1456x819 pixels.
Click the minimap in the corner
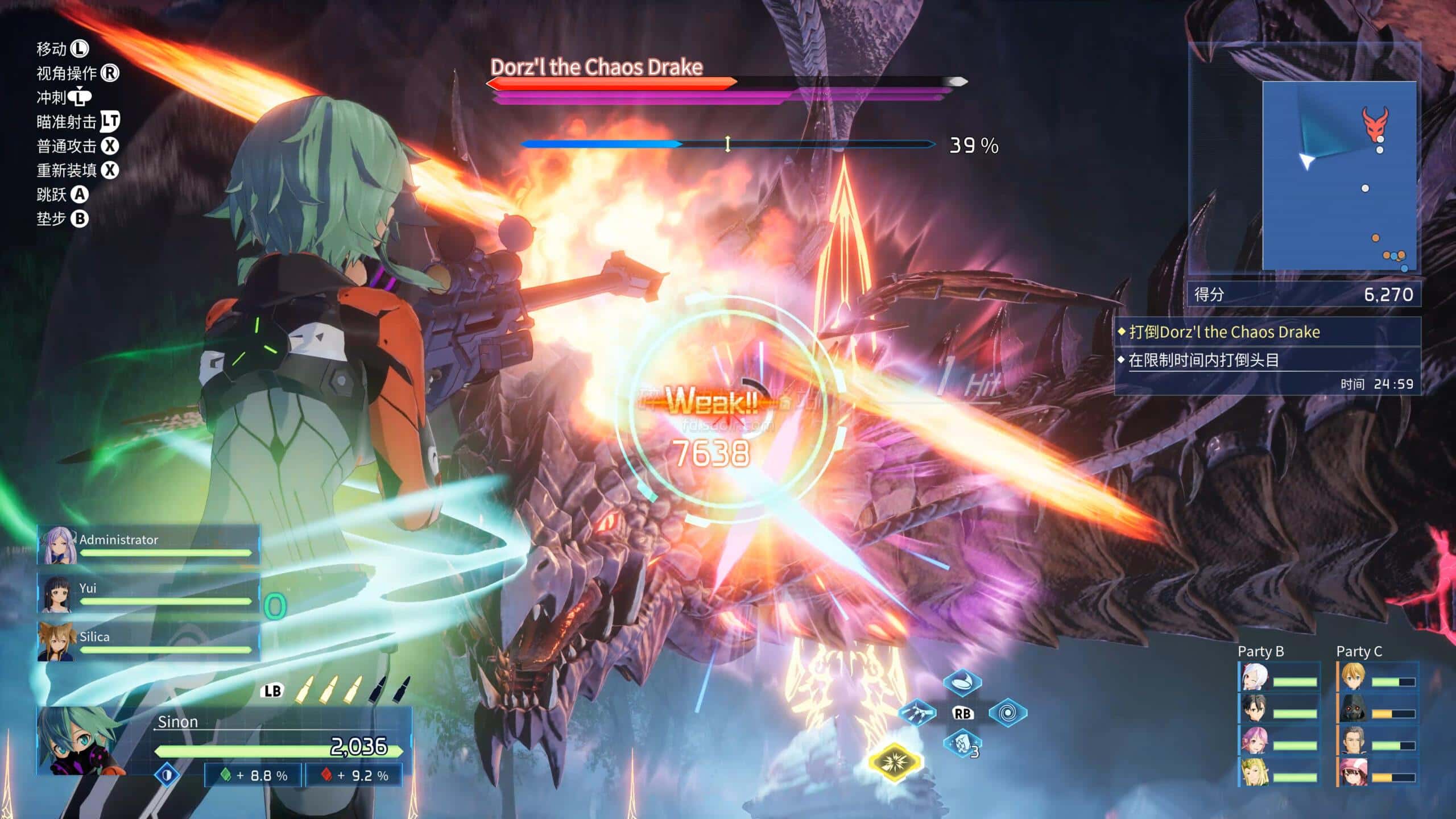click(x=1339, y=175)
